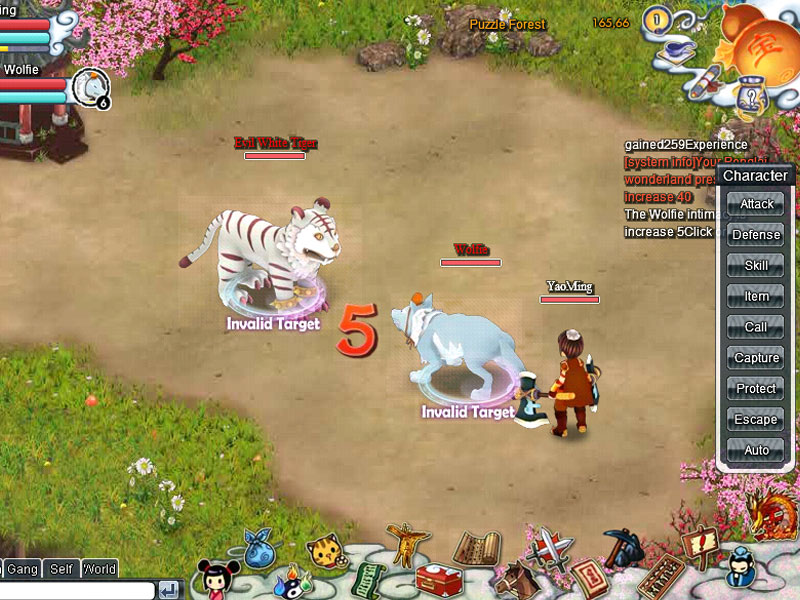800x600 pixels.
Task: Enable Auto battle mode
Action: click(x=756, y=451)
